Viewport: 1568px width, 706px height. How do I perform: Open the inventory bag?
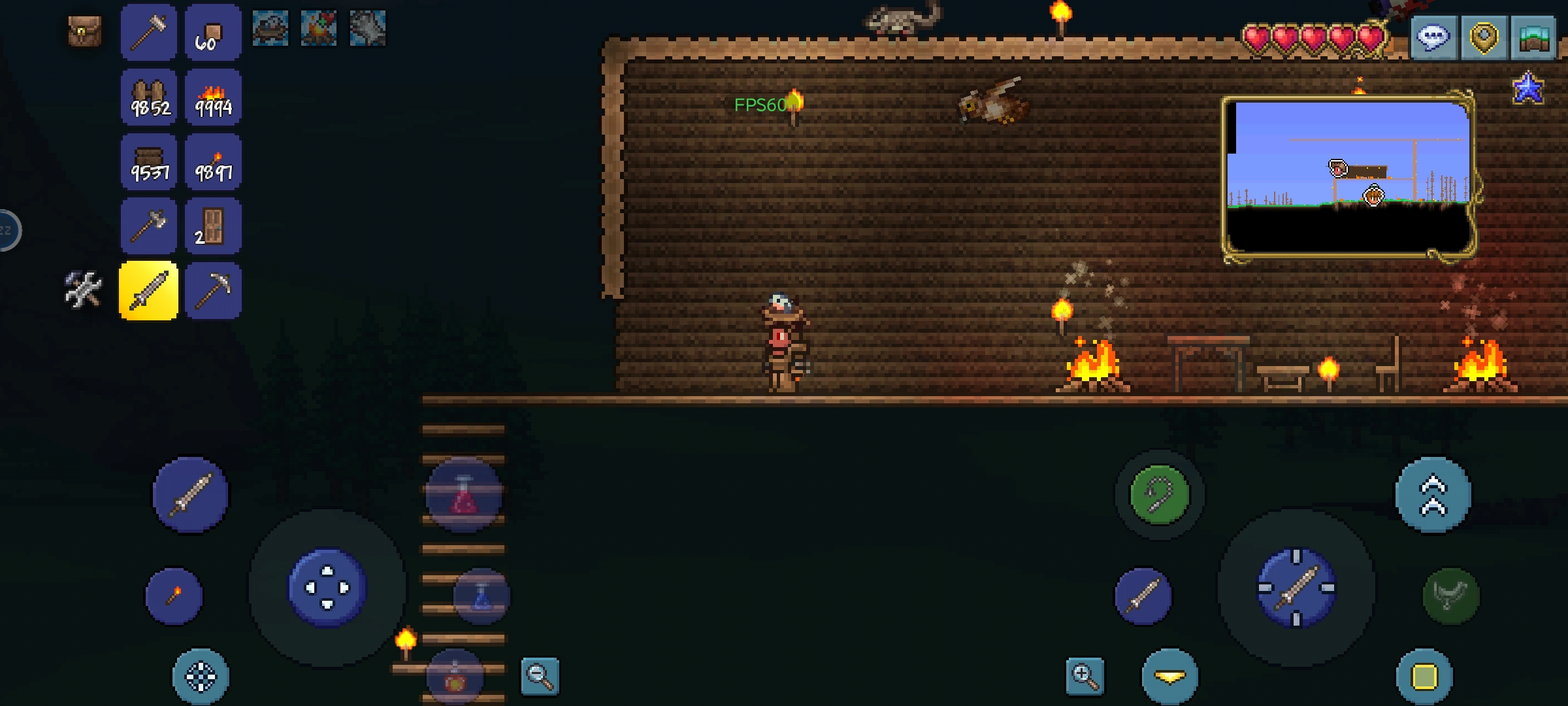pyautogui.click(x=85, y=31)
